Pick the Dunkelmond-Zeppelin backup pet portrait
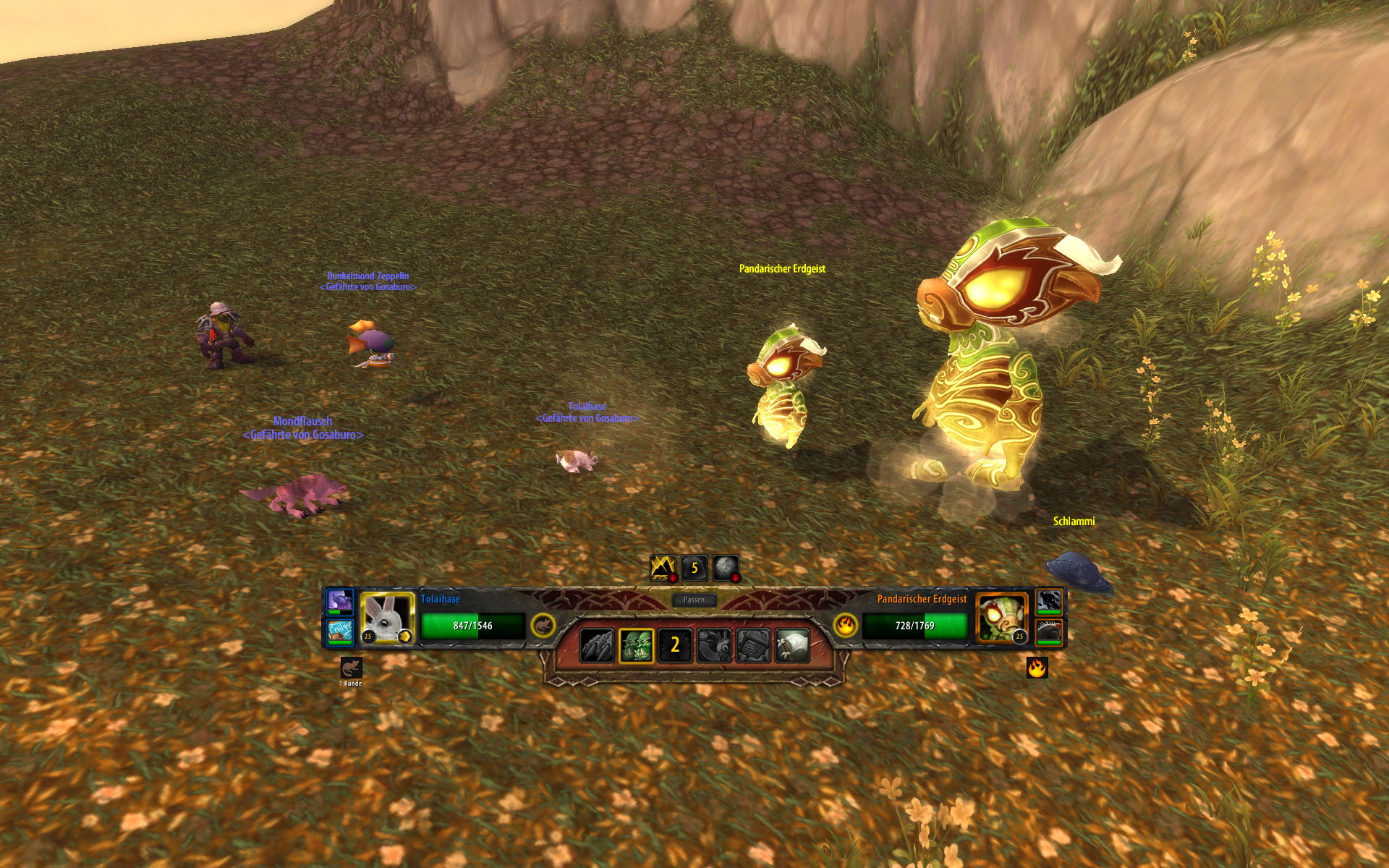The width and height of the screenshot is (1389, 868). tap(340, 631)
